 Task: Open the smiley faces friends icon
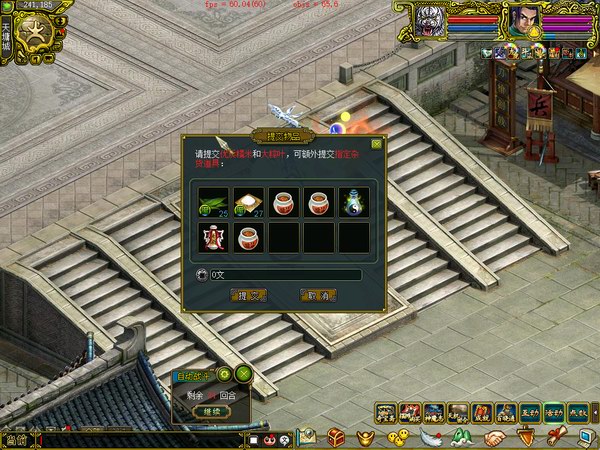(398, 437)
